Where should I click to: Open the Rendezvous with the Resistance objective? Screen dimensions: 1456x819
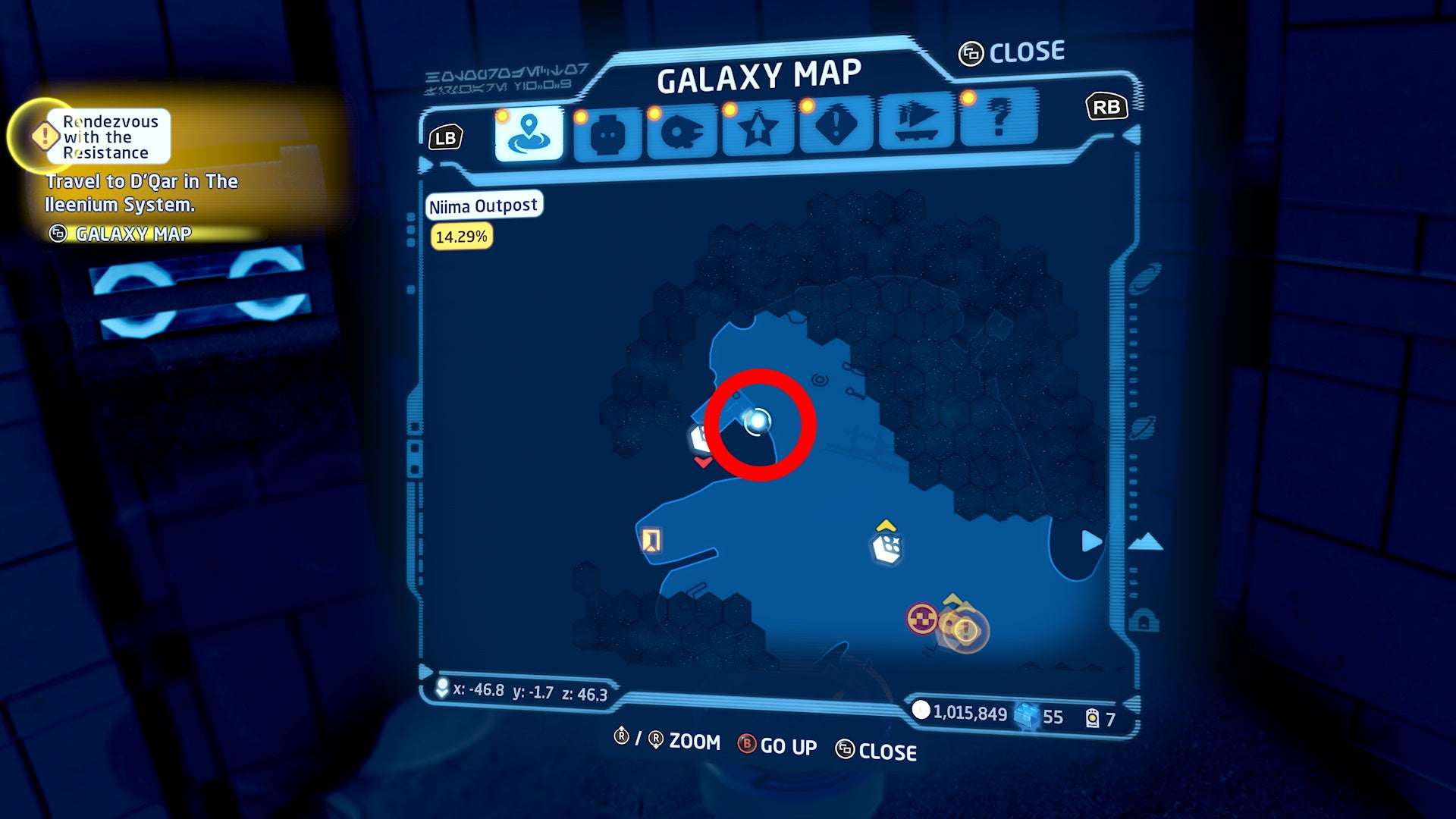[110, 138]
